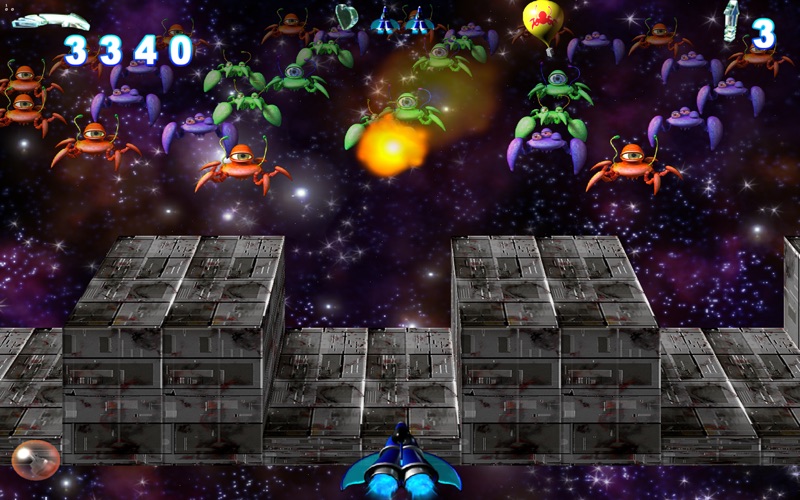Select the silver ship icon beside the score
This screenshot has height=500, width=800.
tap(49, 20)
